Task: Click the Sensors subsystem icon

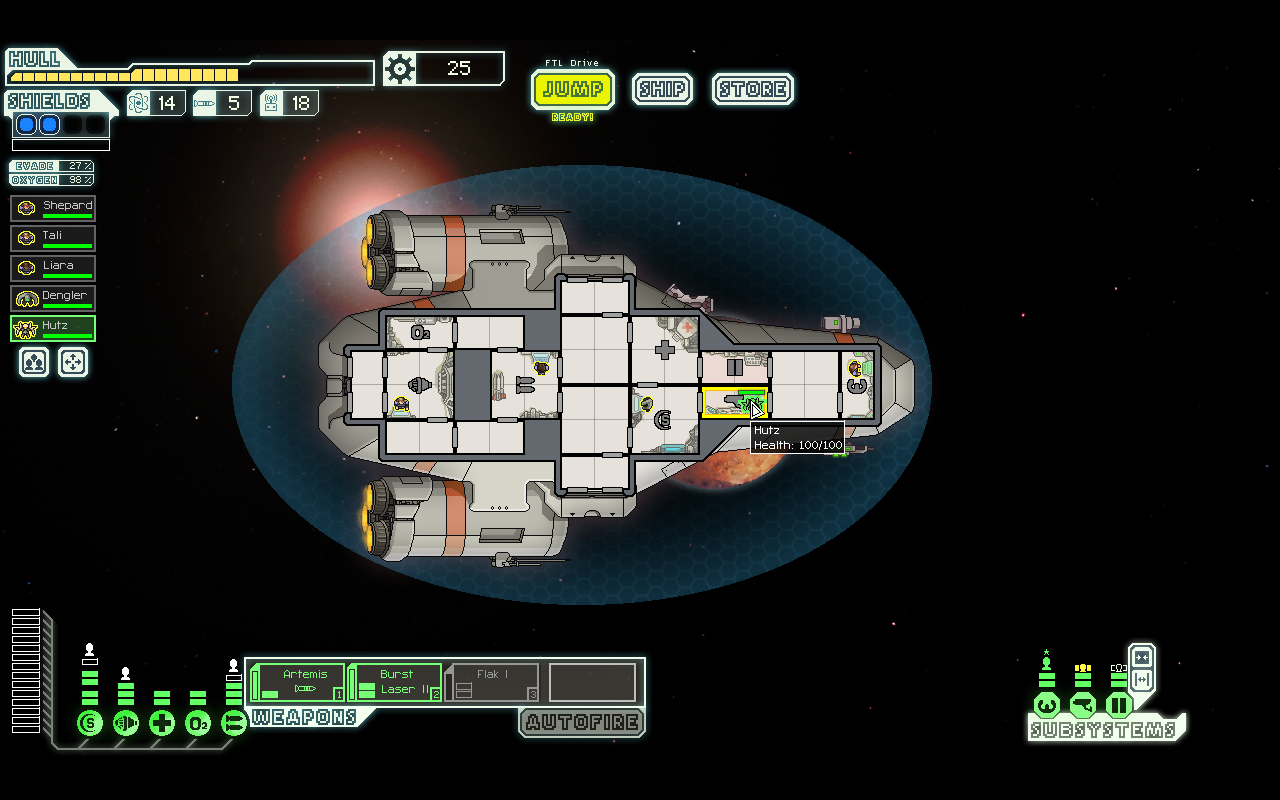Action: 1081,703
